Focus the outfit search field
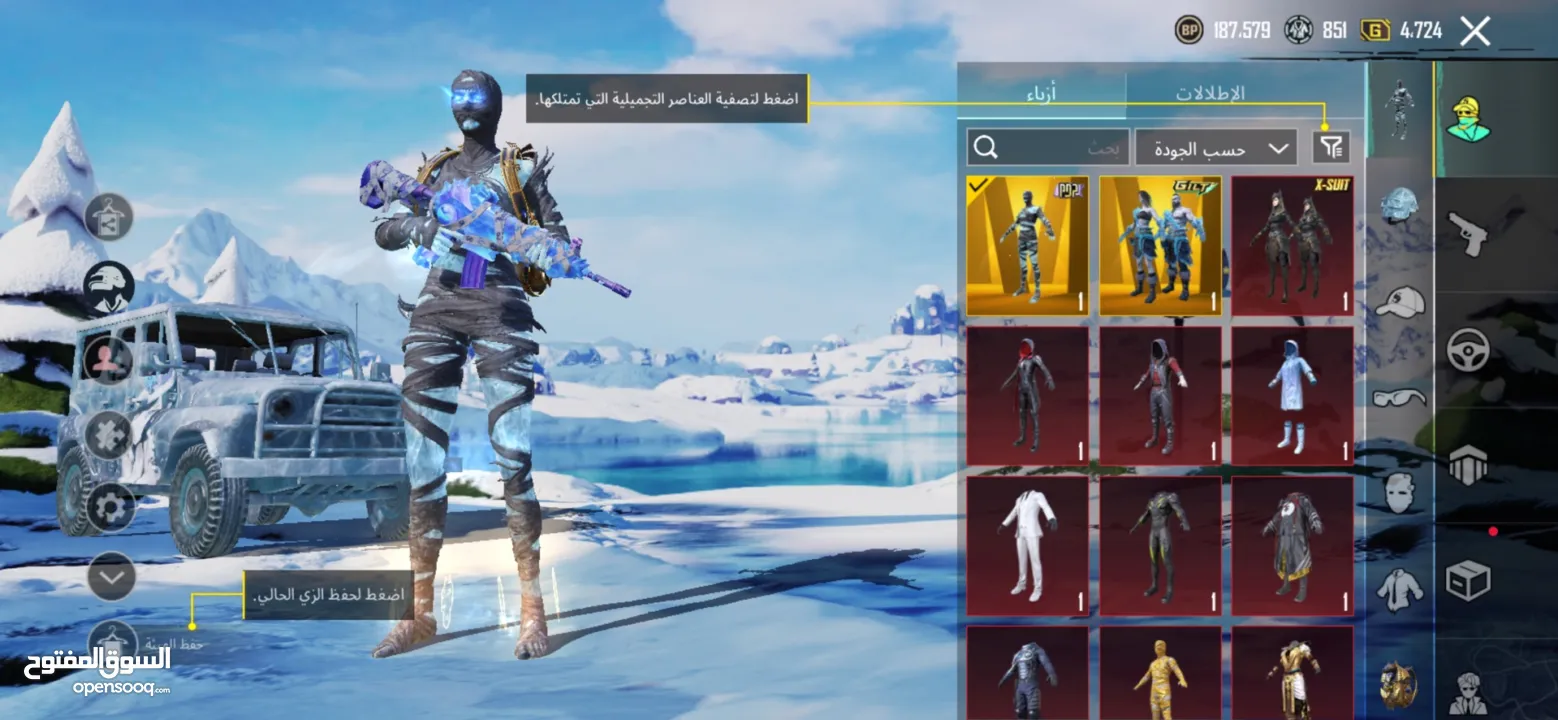The height and width of the screenshot is (720, 1558). (1048, 148)
